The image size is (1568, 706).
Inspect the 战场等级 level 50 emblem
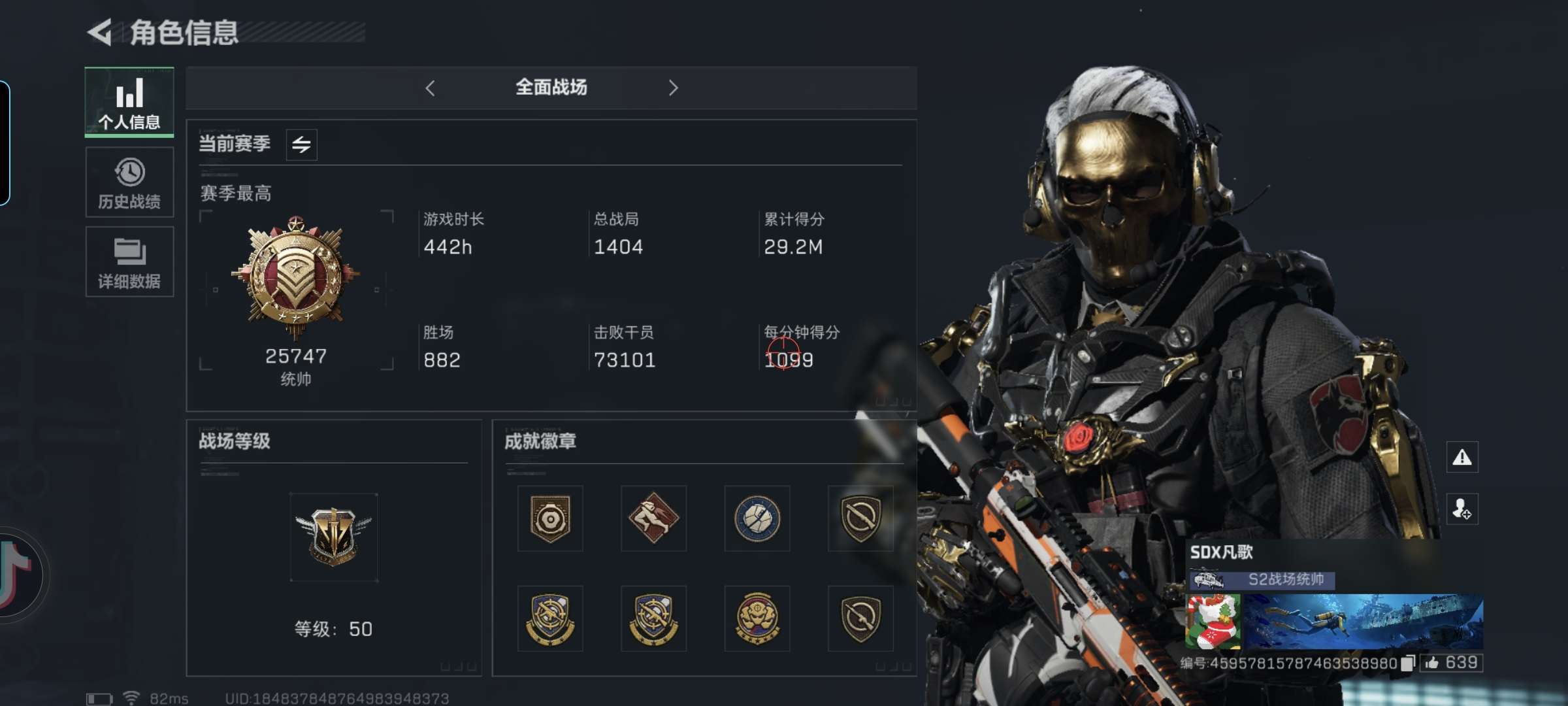point(333,536)
